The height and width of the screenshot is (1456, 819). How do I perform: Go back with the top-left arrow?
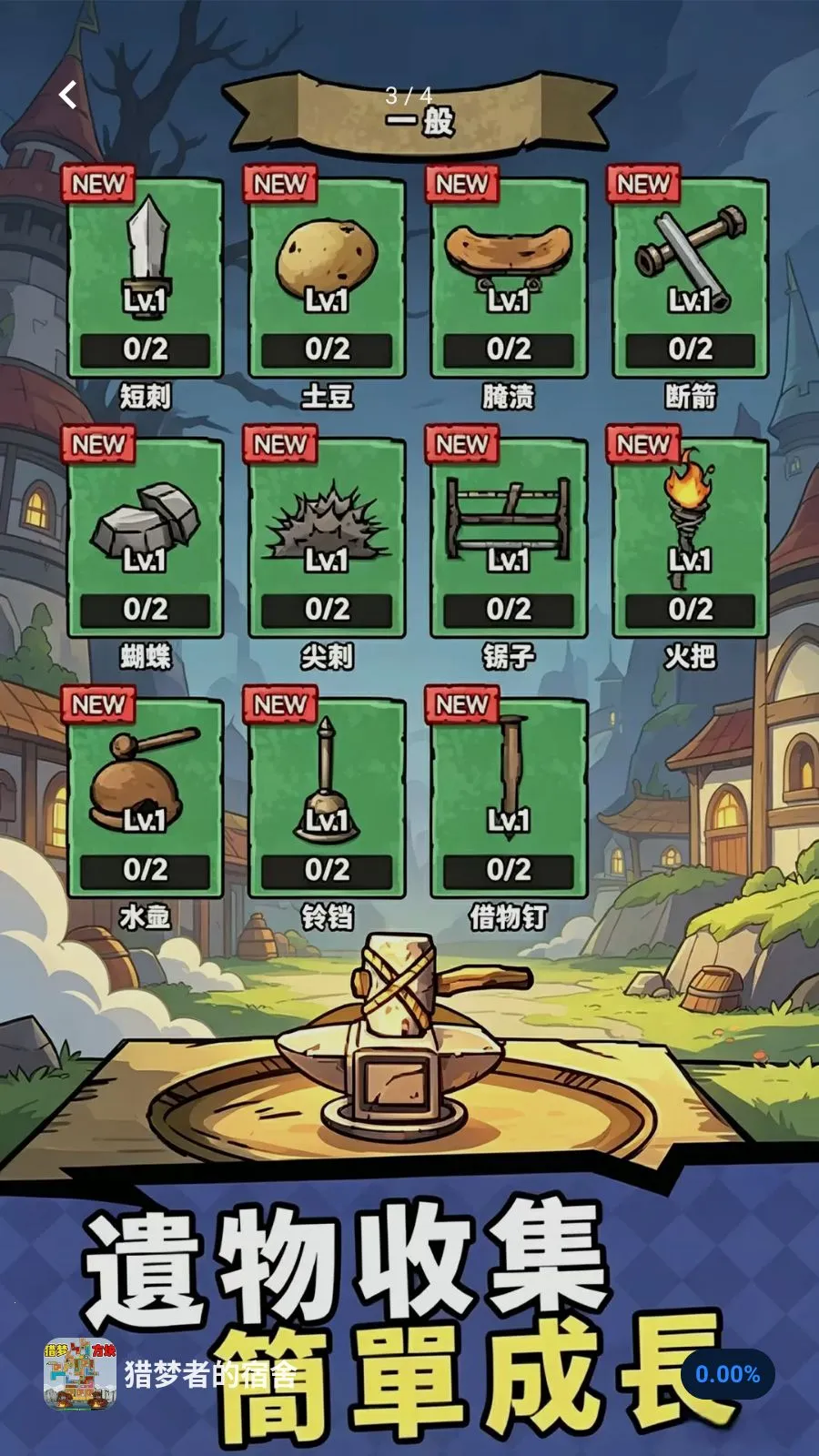pyautogui.click(x=68, y=95)
